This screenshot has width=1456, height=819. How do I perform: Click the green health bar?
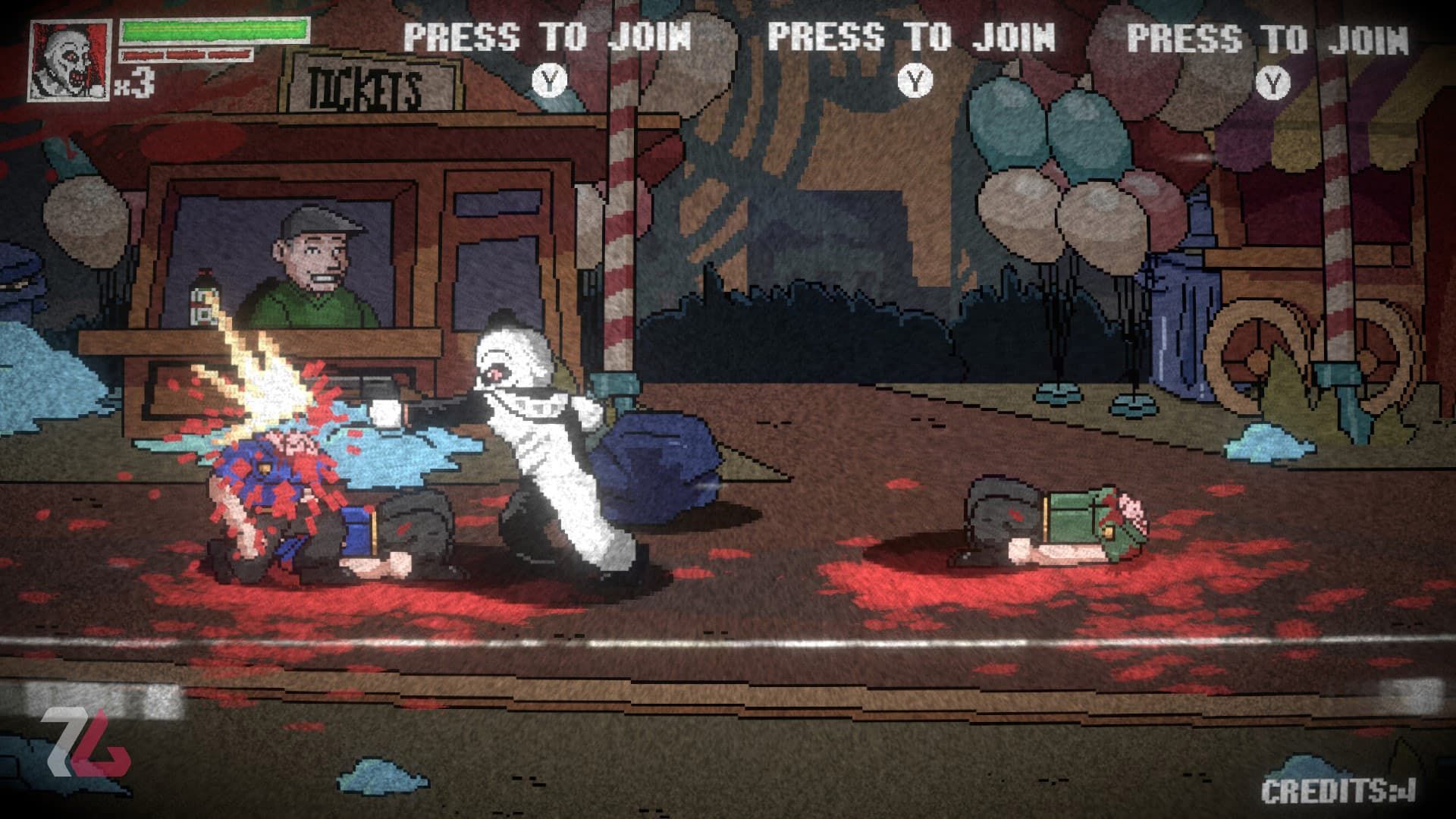[216, 32]
